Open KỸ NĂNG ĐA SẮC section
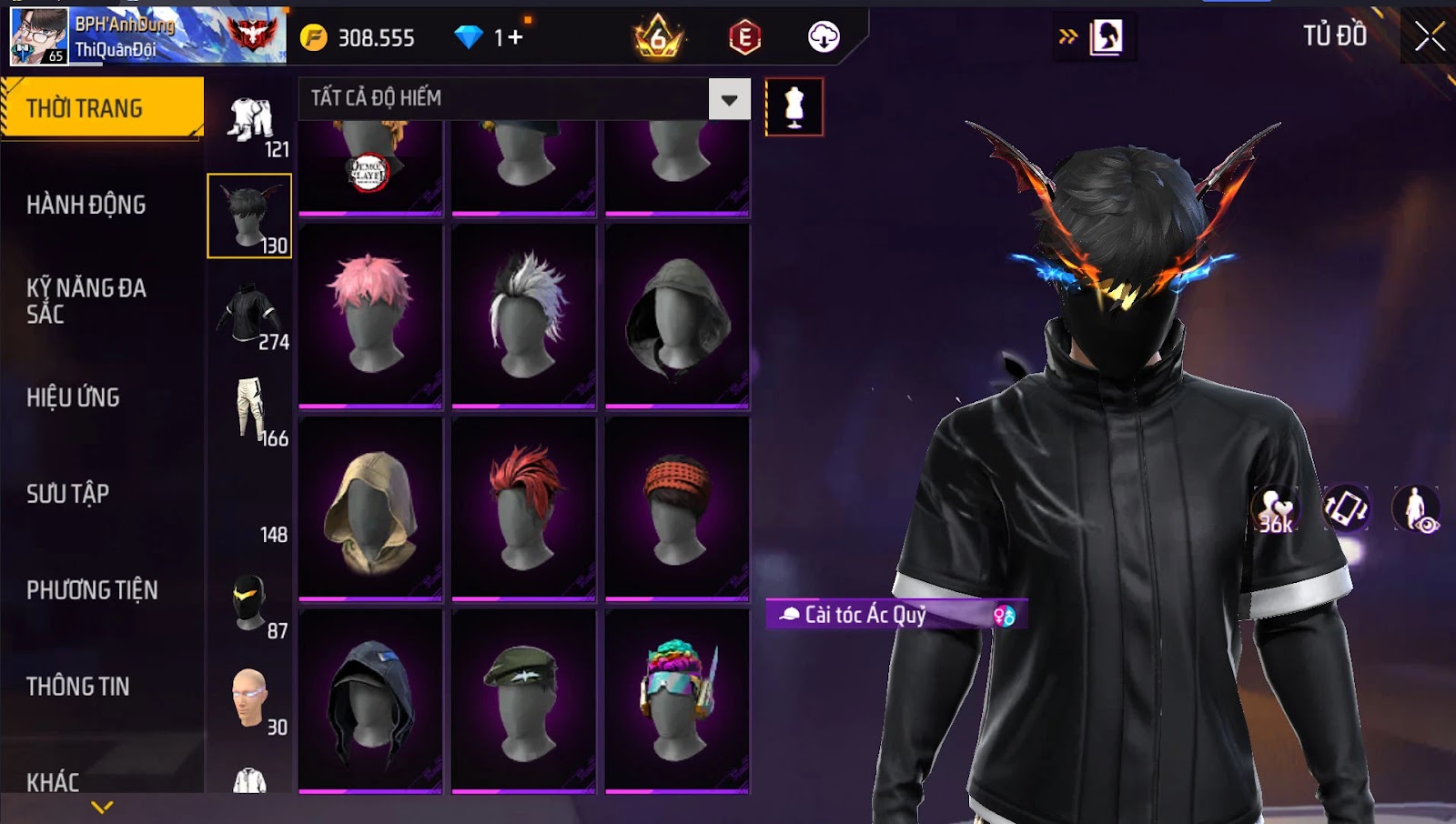 tap(86, 301)
